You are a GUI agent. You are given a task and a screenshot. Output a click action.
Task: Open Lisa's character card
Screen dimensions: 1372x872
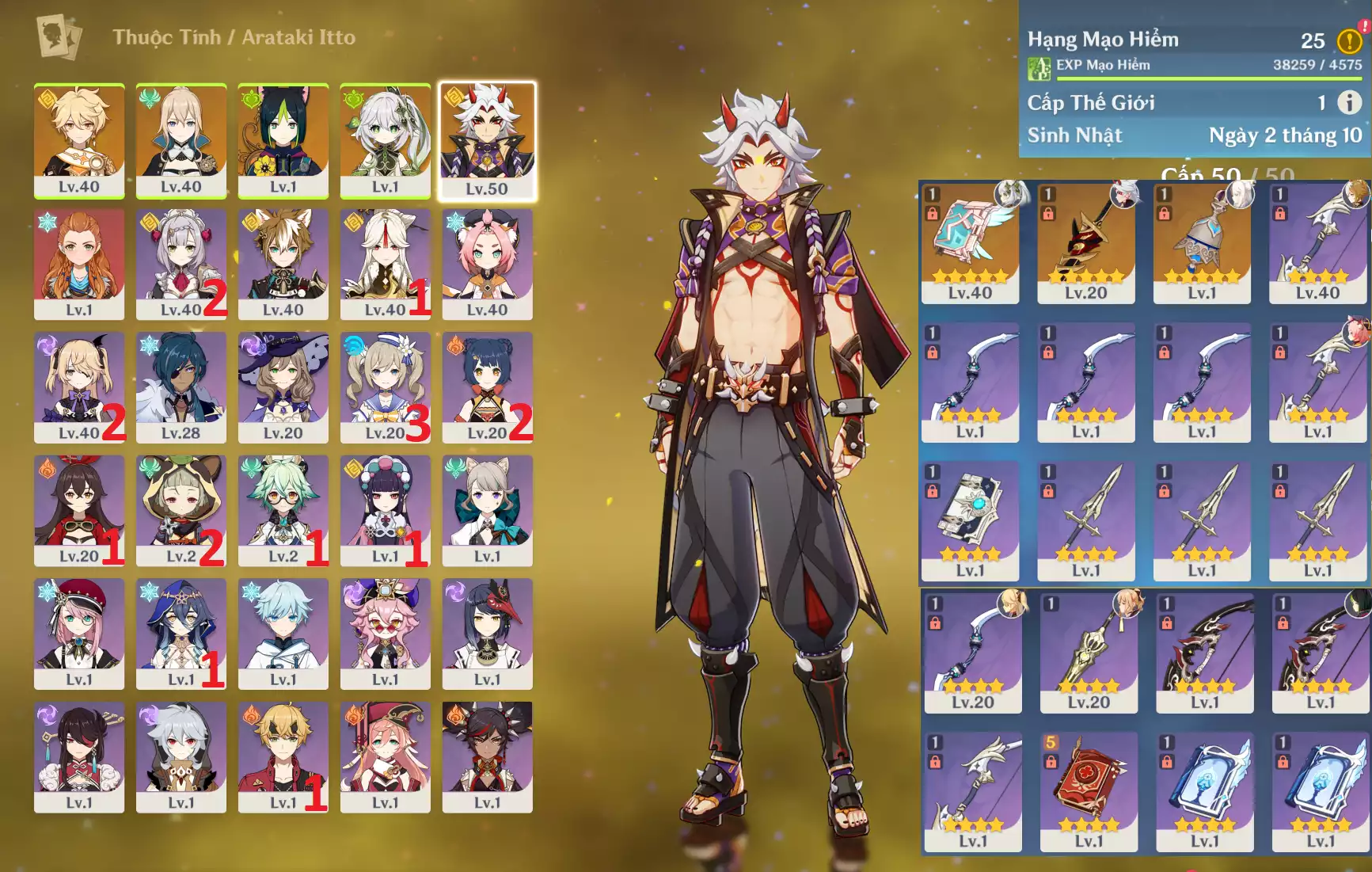point(283,386)
